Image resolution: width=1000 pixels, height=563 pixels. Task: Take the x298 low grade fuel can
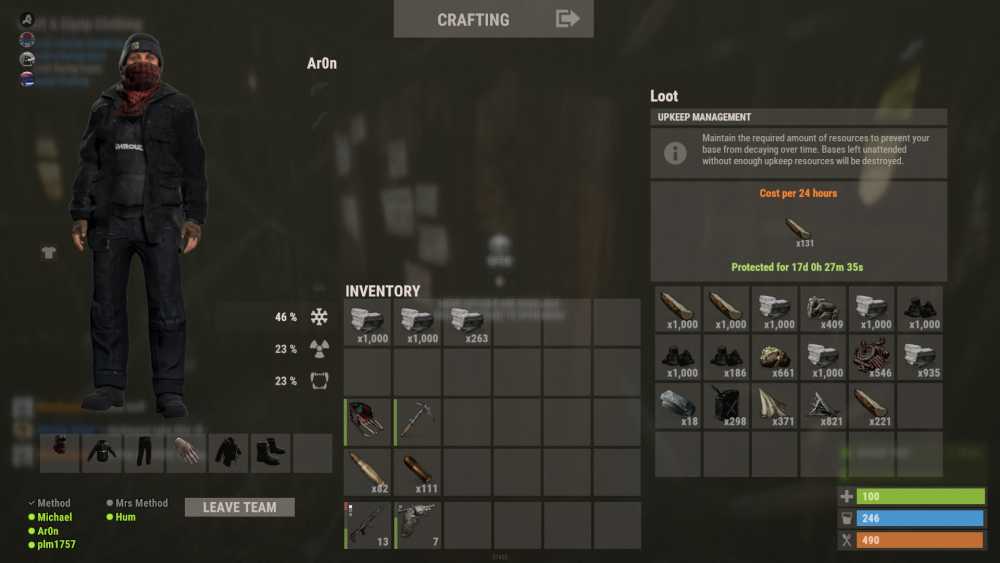point(727,406)
